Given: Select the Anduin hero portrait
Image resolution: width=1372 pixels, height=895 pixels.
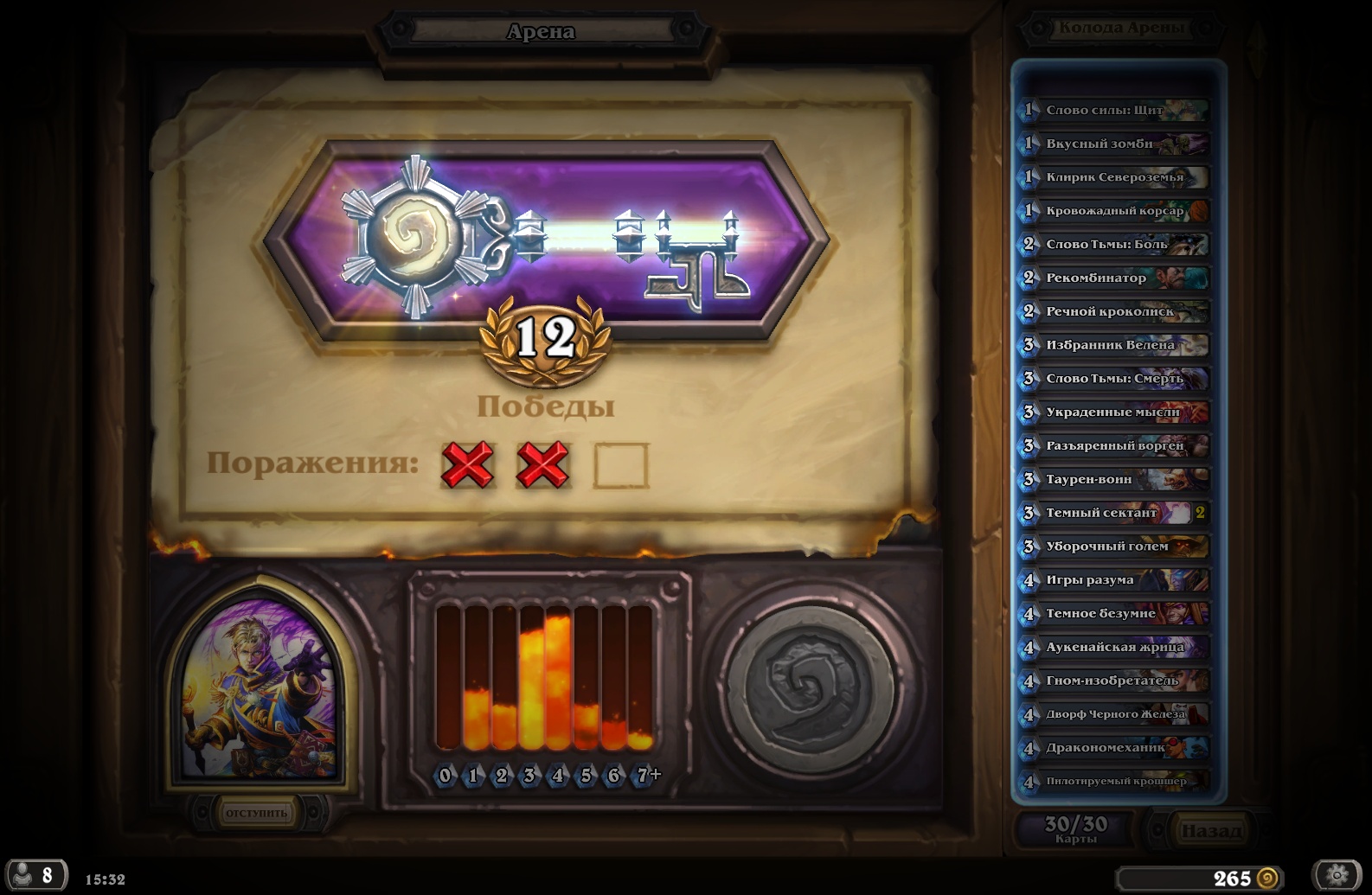Looking at the screenshot, I should coord(260,687).
